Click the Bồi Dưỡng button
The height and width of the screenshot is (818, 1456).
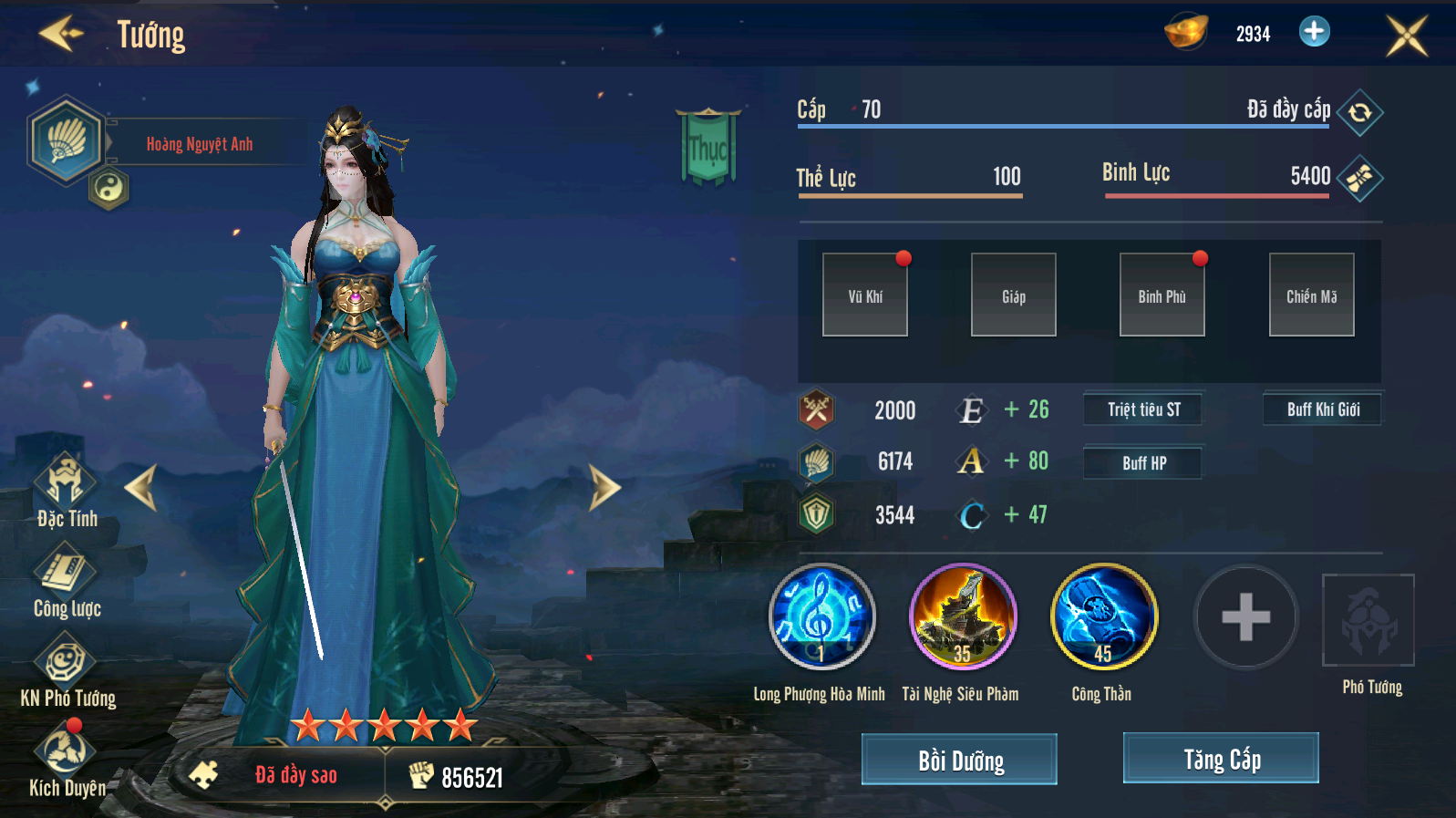(x=959, y=760)
